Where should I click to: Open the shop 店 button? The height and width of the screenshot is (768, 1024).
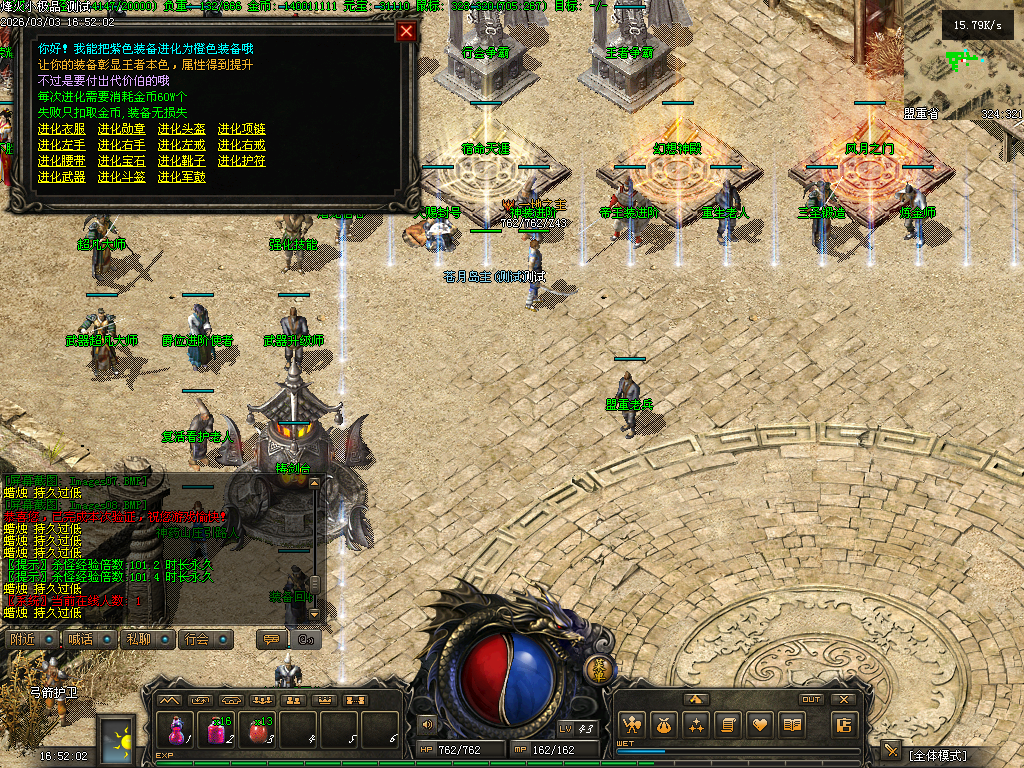tap(845, 724)
